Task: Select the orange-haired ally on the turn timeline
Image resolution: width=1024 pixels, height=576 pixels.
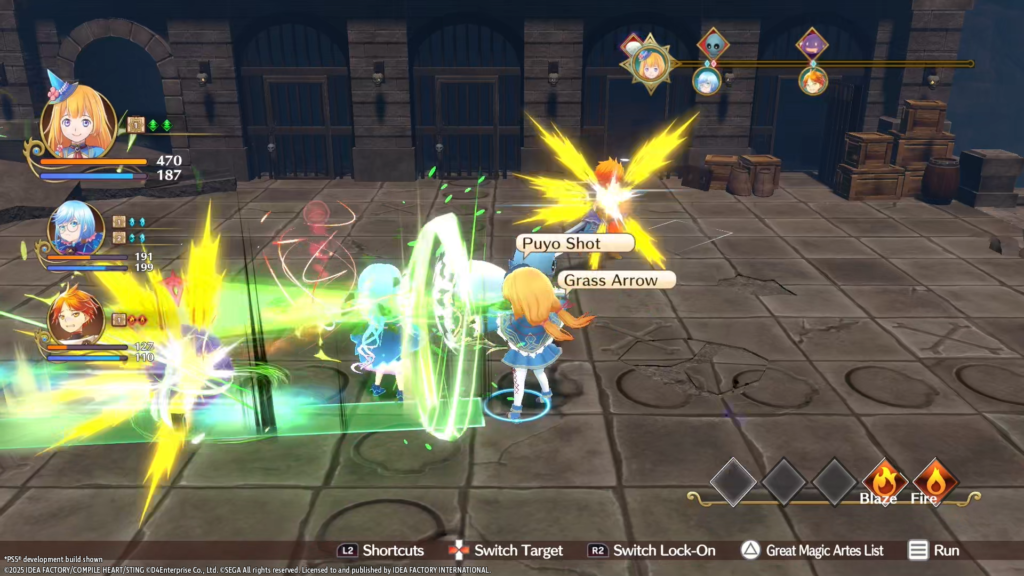Action: tap(813, 80)
